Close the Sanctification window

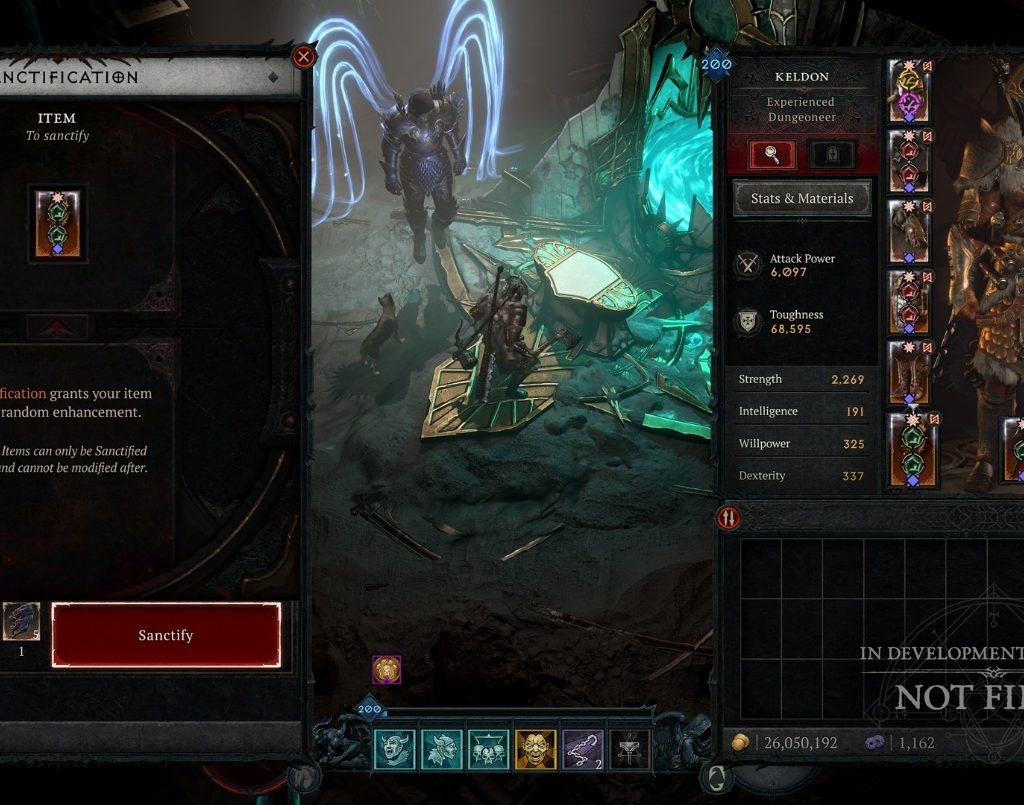click(x=304, y=56)
